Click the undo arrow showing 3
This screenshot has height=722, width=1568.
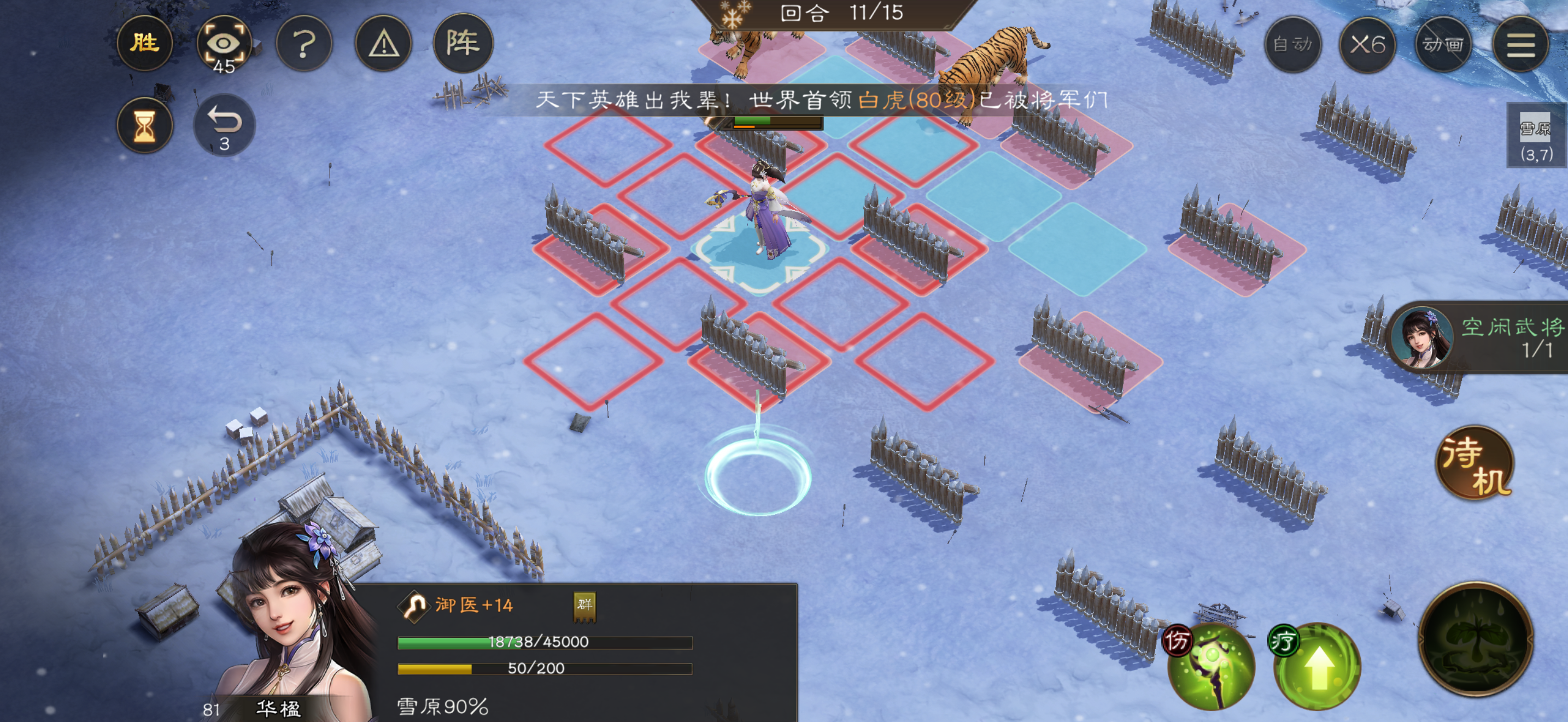[224, 125]
